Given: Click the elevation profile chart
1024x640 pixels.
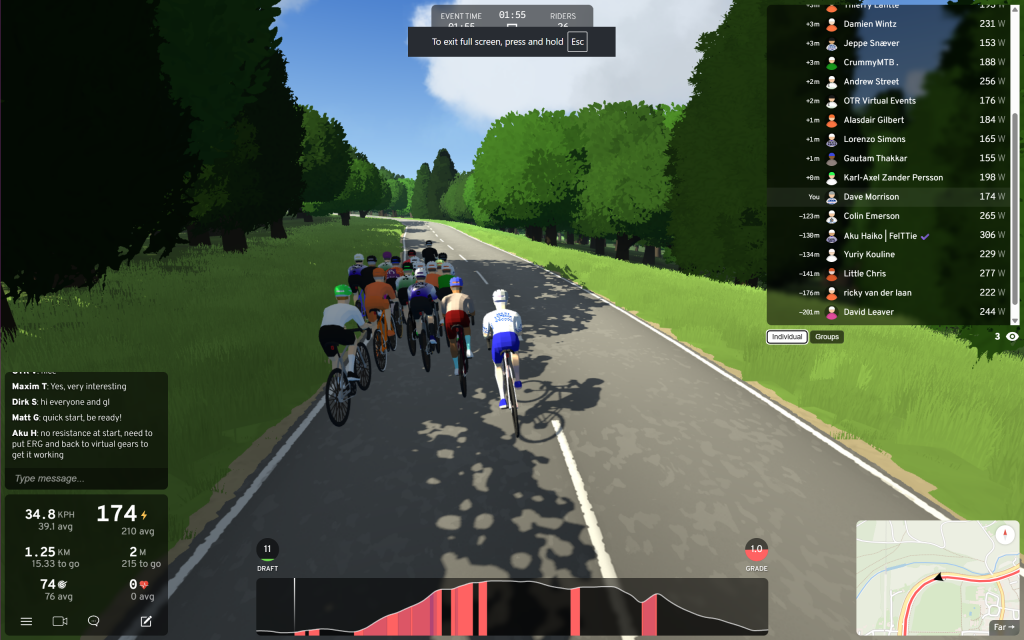Looking at the screenshot, I should point(512,606).
